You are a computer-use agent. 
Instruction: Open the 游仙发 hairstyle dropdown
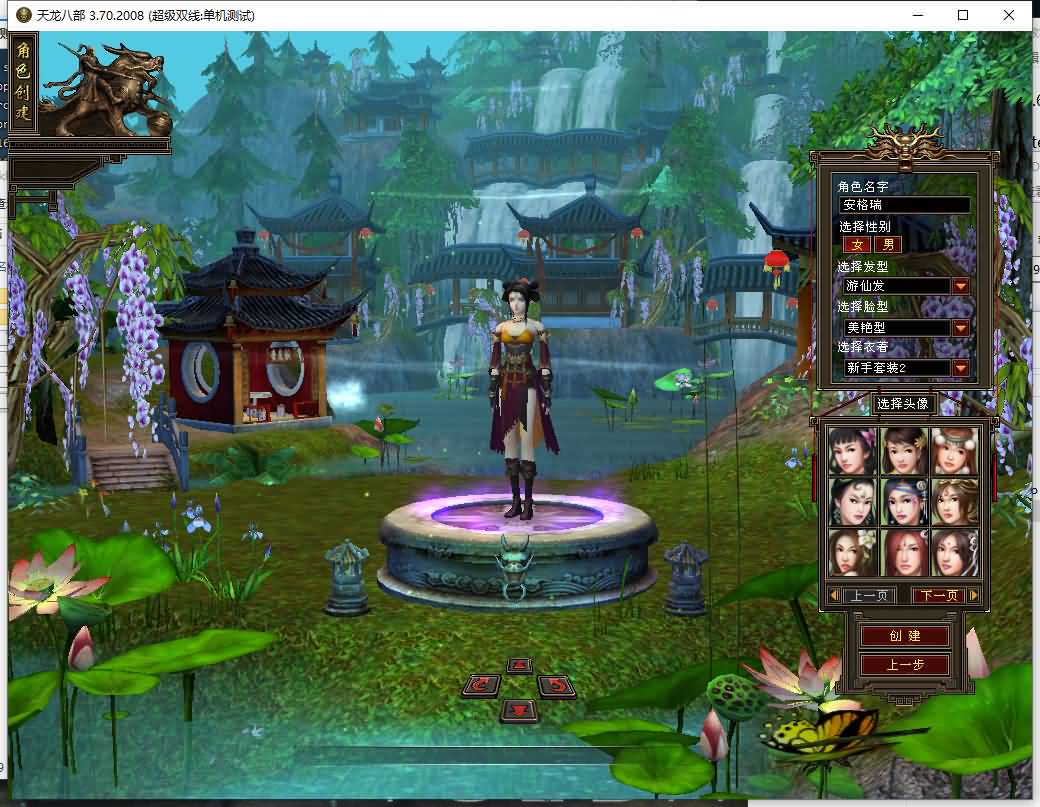click(x=960, y=286)
